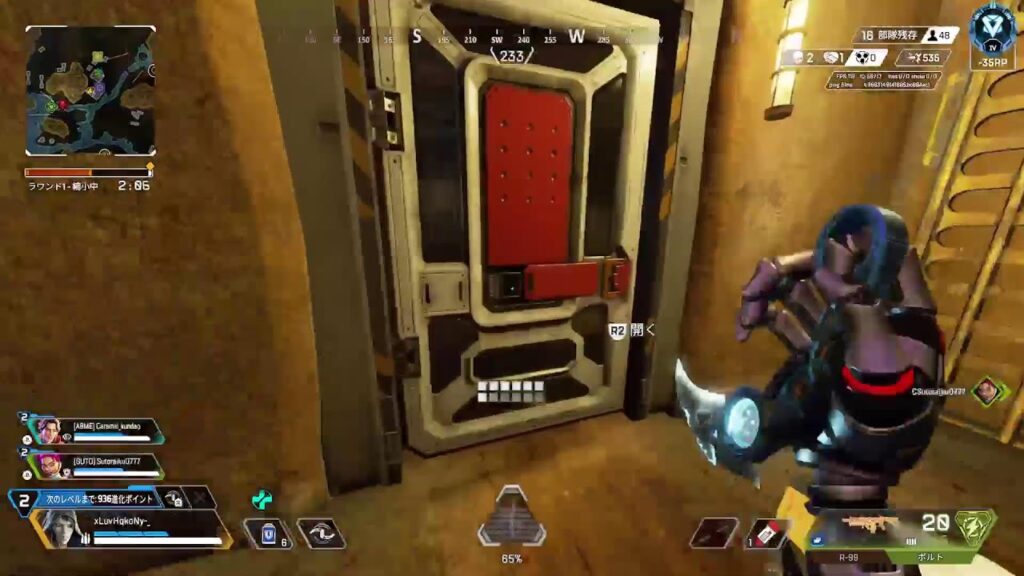The width and height of the screenshot is (1024, 576).
Task: Click own player portrait xLuvHqkoNy-_
Action: coord(62,528)
